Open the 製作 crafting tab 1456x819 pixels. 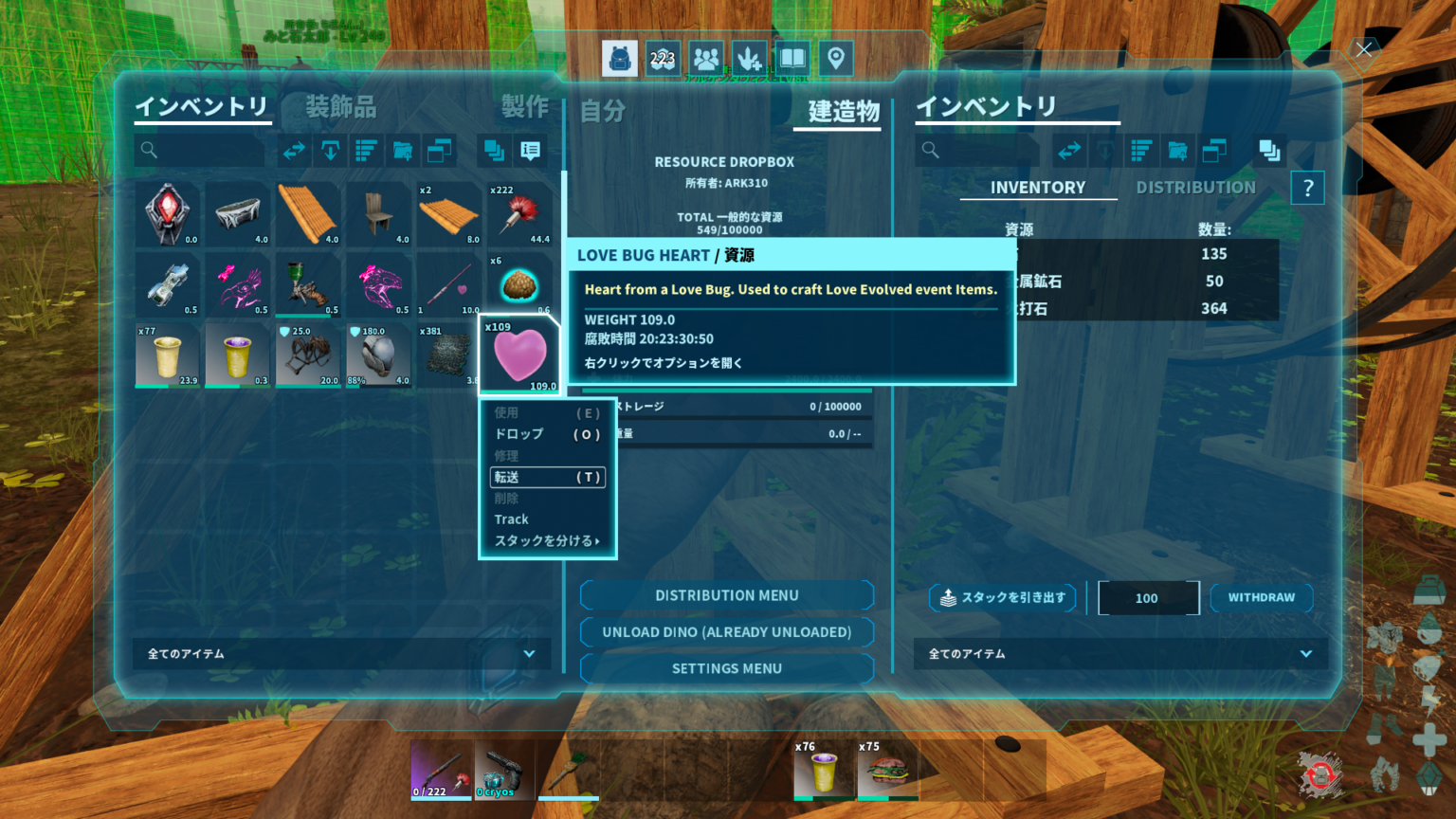[x=524, y=107]
